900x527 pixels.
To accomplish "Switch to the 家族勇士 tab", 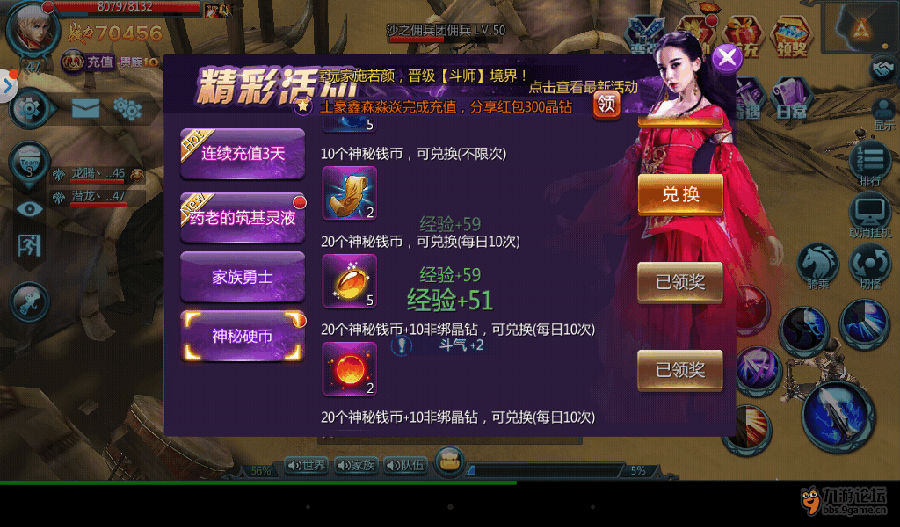I will click(x=243, y=277).
